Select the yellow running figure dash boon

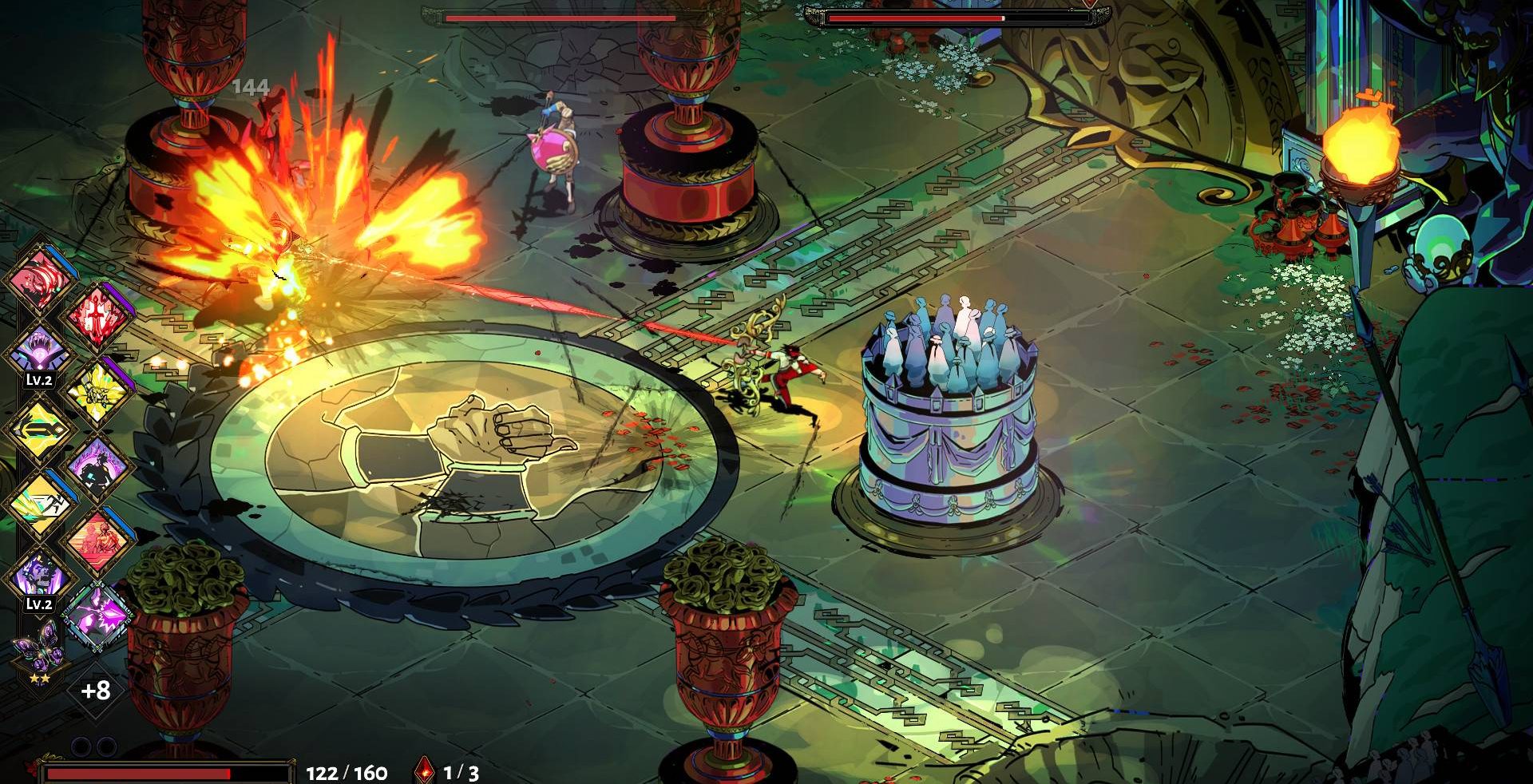click(38, 503)
